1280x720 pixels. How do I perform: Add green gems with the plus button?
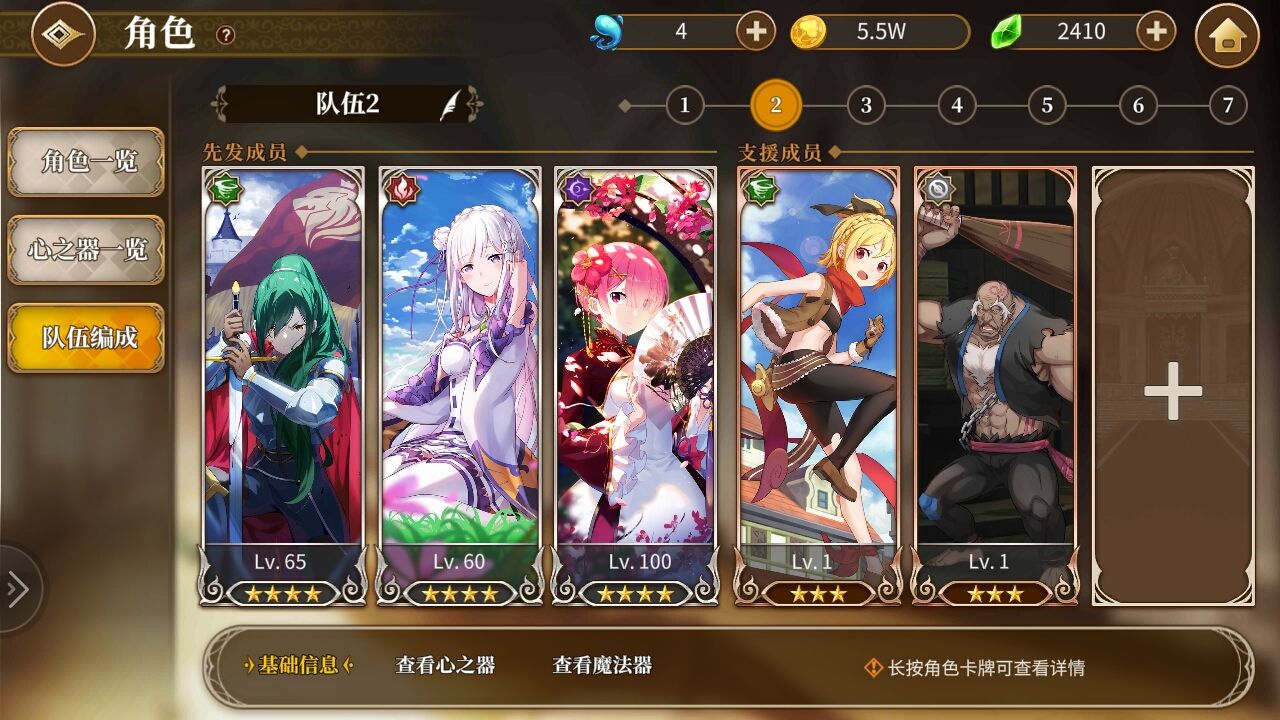click(x=1156, y=32)
